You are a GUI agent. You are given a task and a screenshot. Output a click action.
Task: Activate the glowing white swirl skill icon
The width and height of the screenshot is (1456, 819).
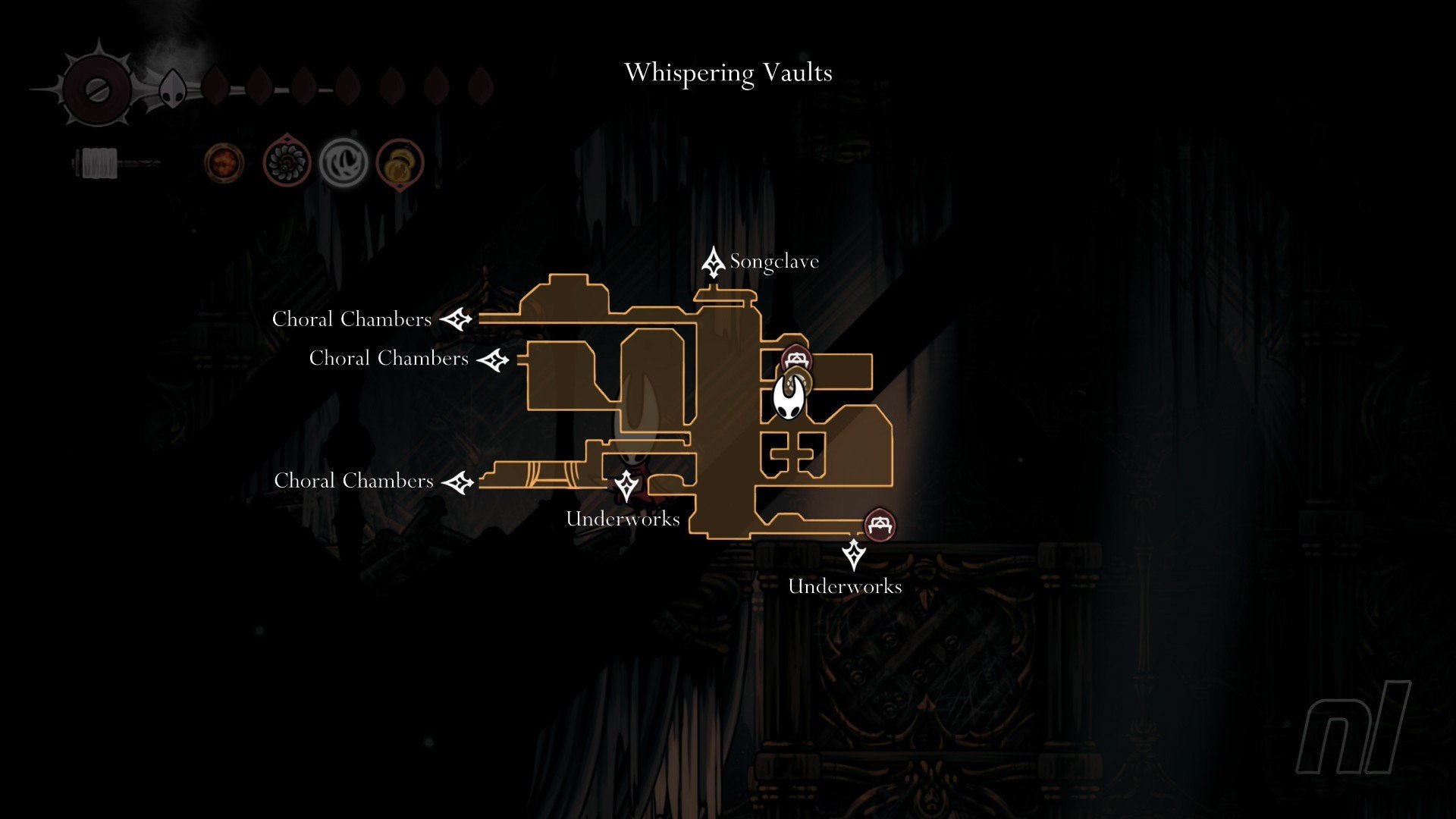coord(344,163)
